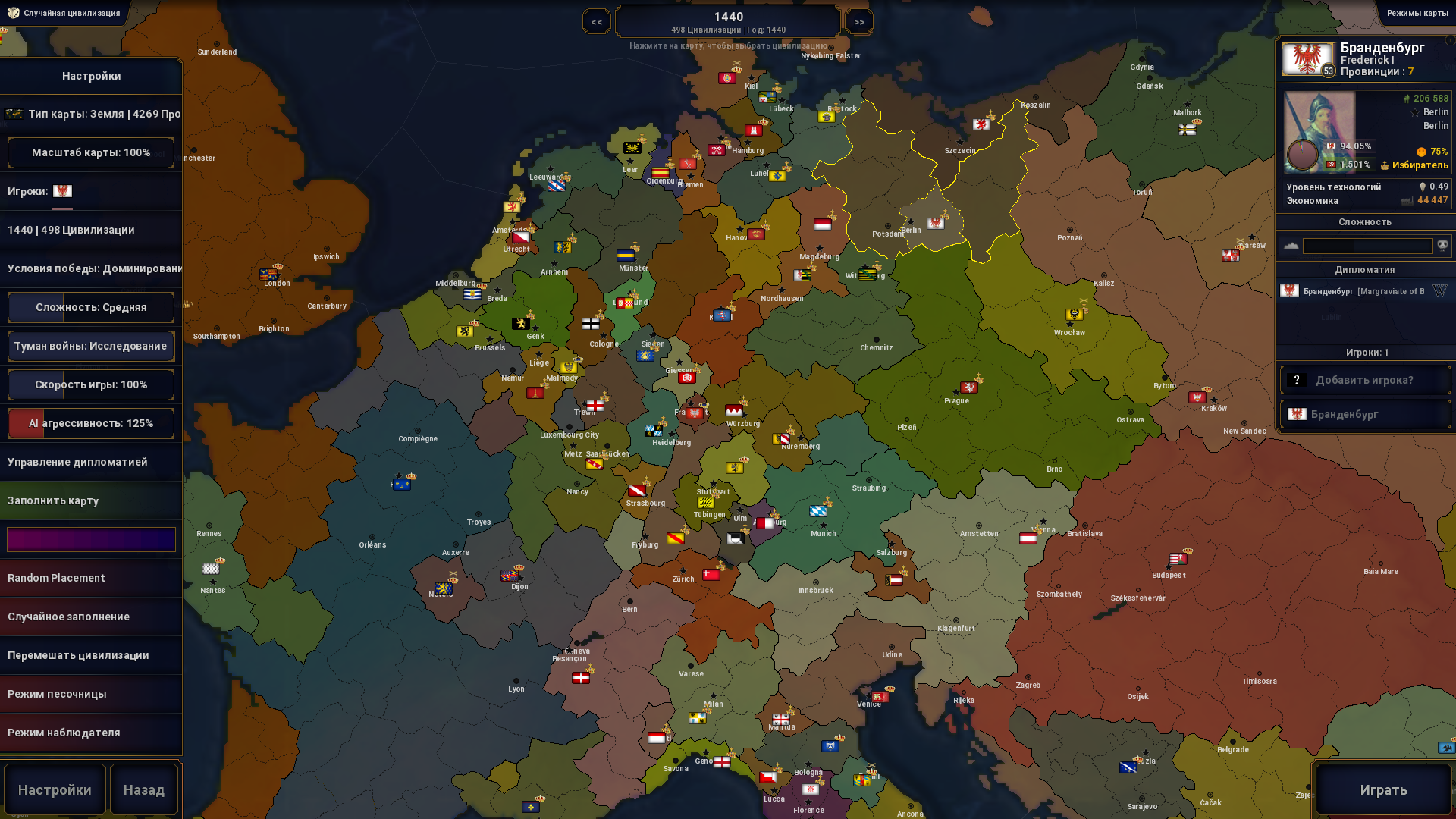Open 'Условия победы: Доминирование' selector
The width and height of the screenshot is (1456, 819).
pyautogui.click(x=91, y=268)
